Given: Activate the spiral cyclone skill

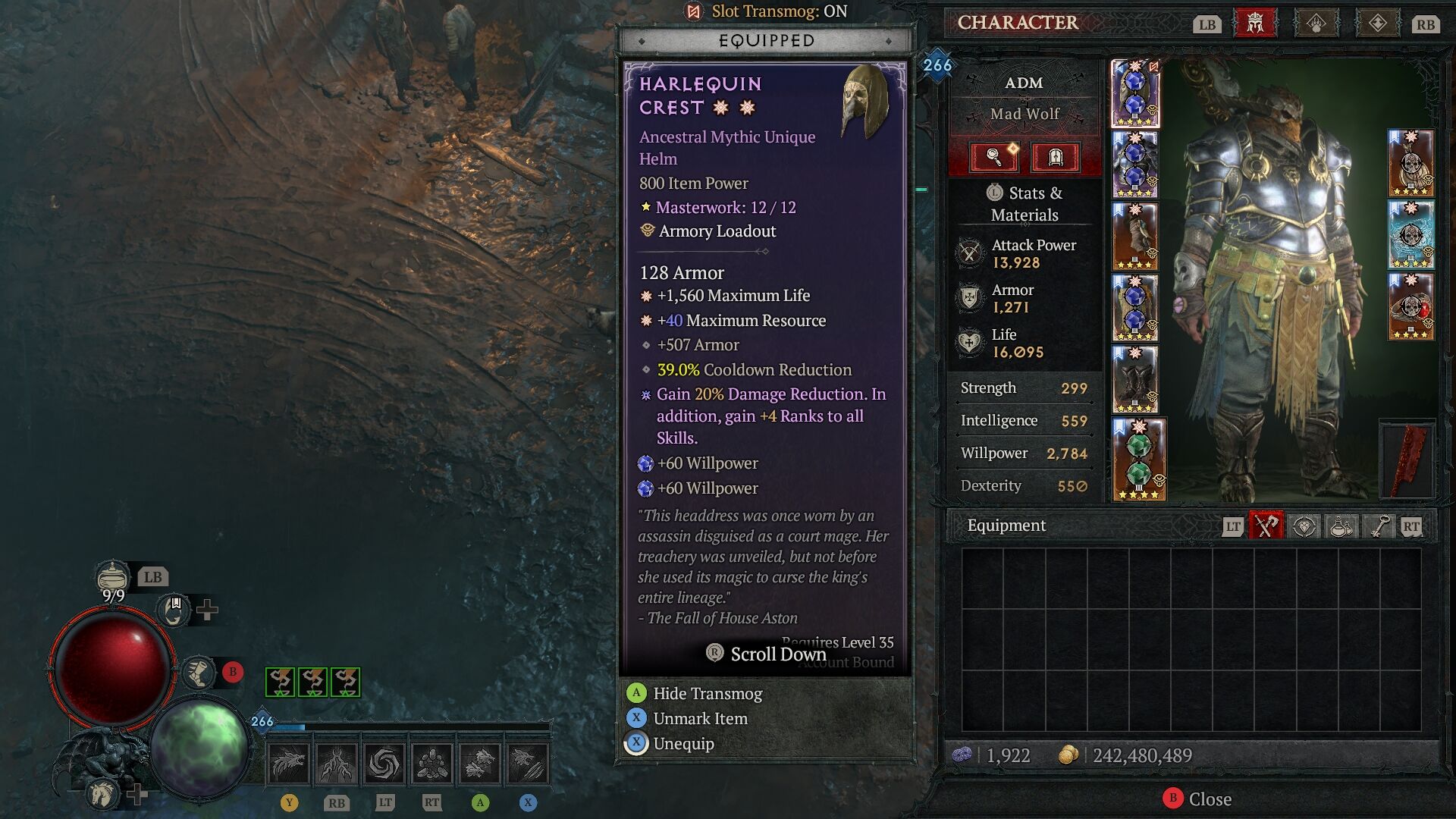Looking at the screenshot, I should [x=384, y=763].
